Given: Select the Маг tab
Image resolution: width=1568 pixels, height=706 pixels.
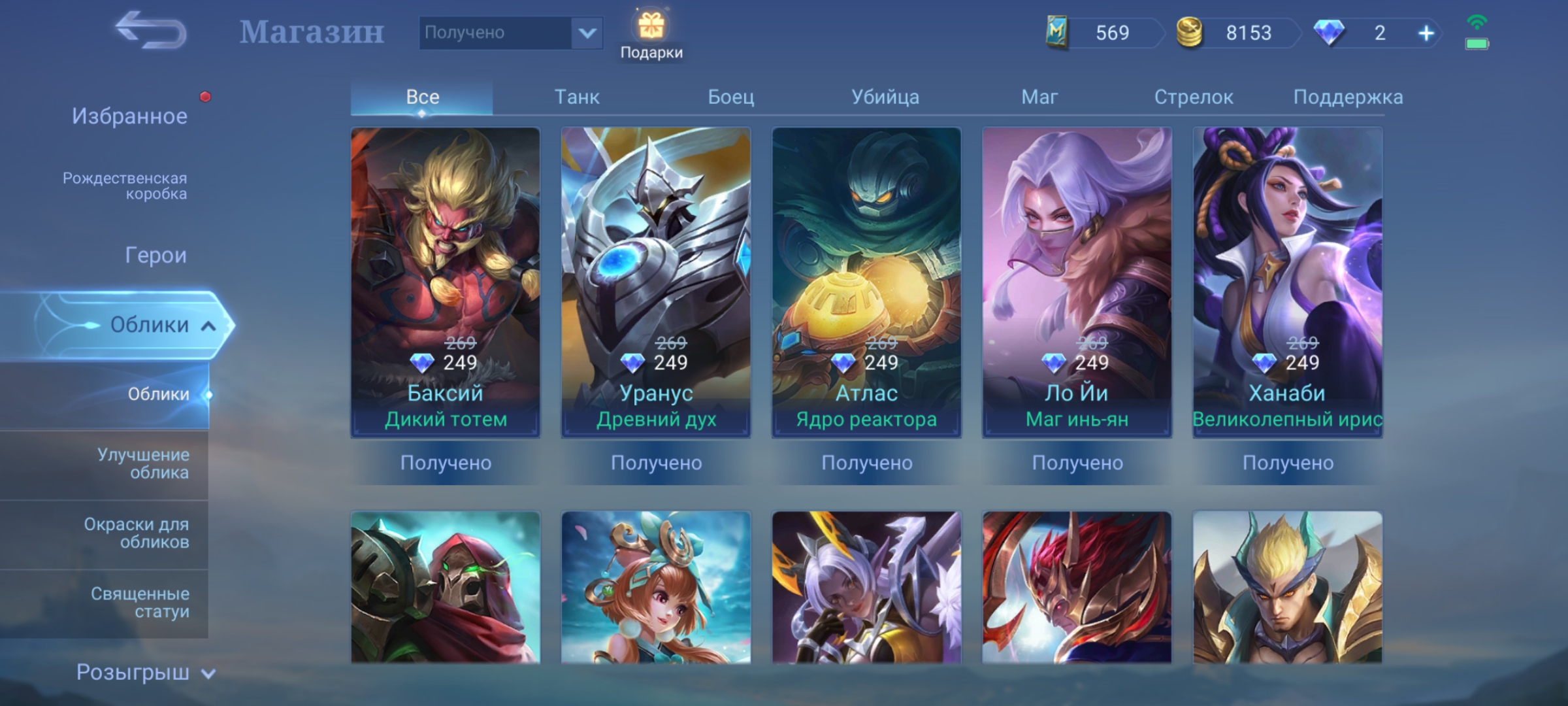Looking at the screenshot, I should pyautogui.click(x=1039, y=97).
